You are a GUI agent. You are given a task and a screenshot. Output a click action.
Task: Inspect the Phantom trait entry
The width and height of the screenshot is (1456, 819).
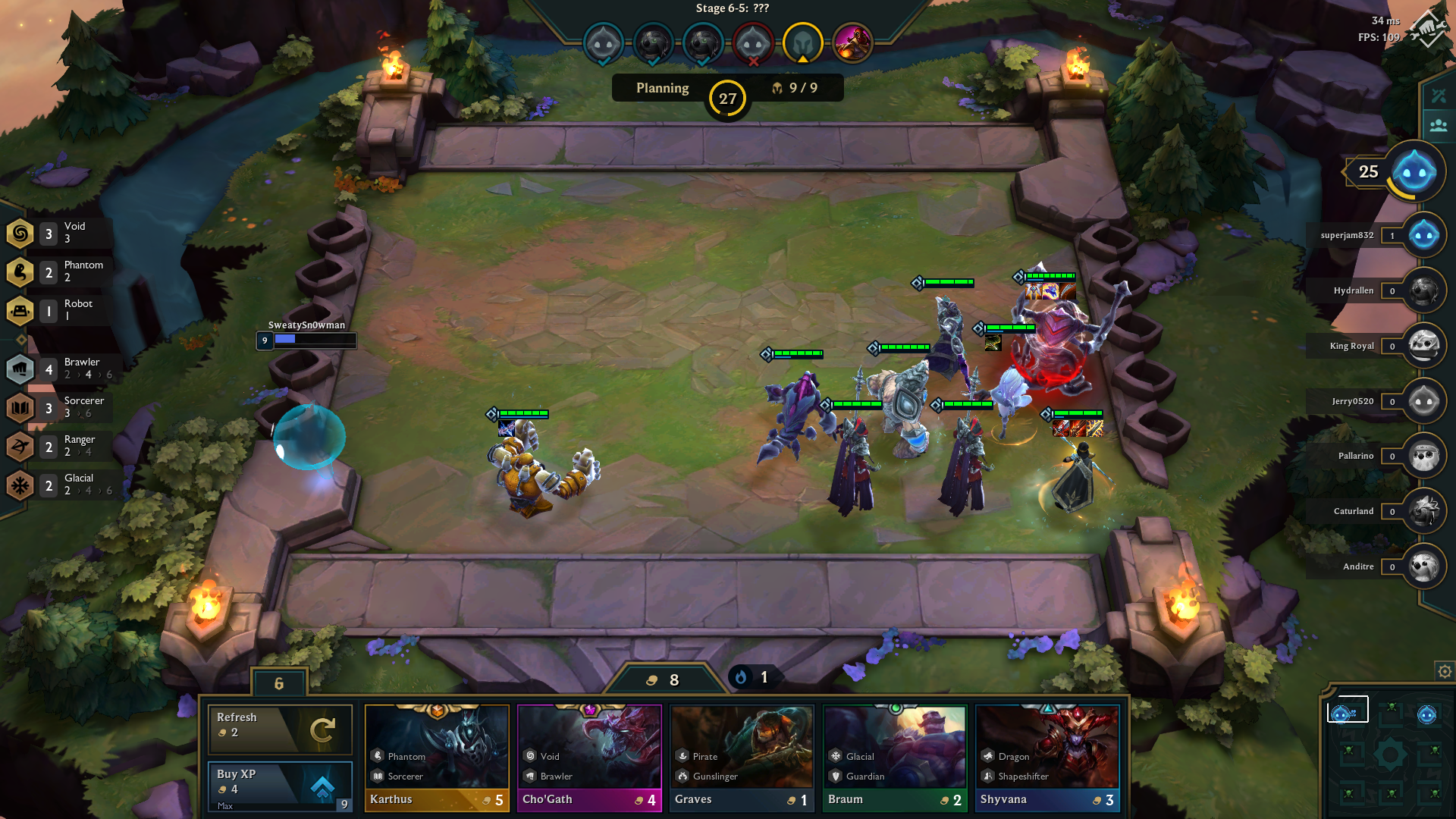tap(59, 271)
